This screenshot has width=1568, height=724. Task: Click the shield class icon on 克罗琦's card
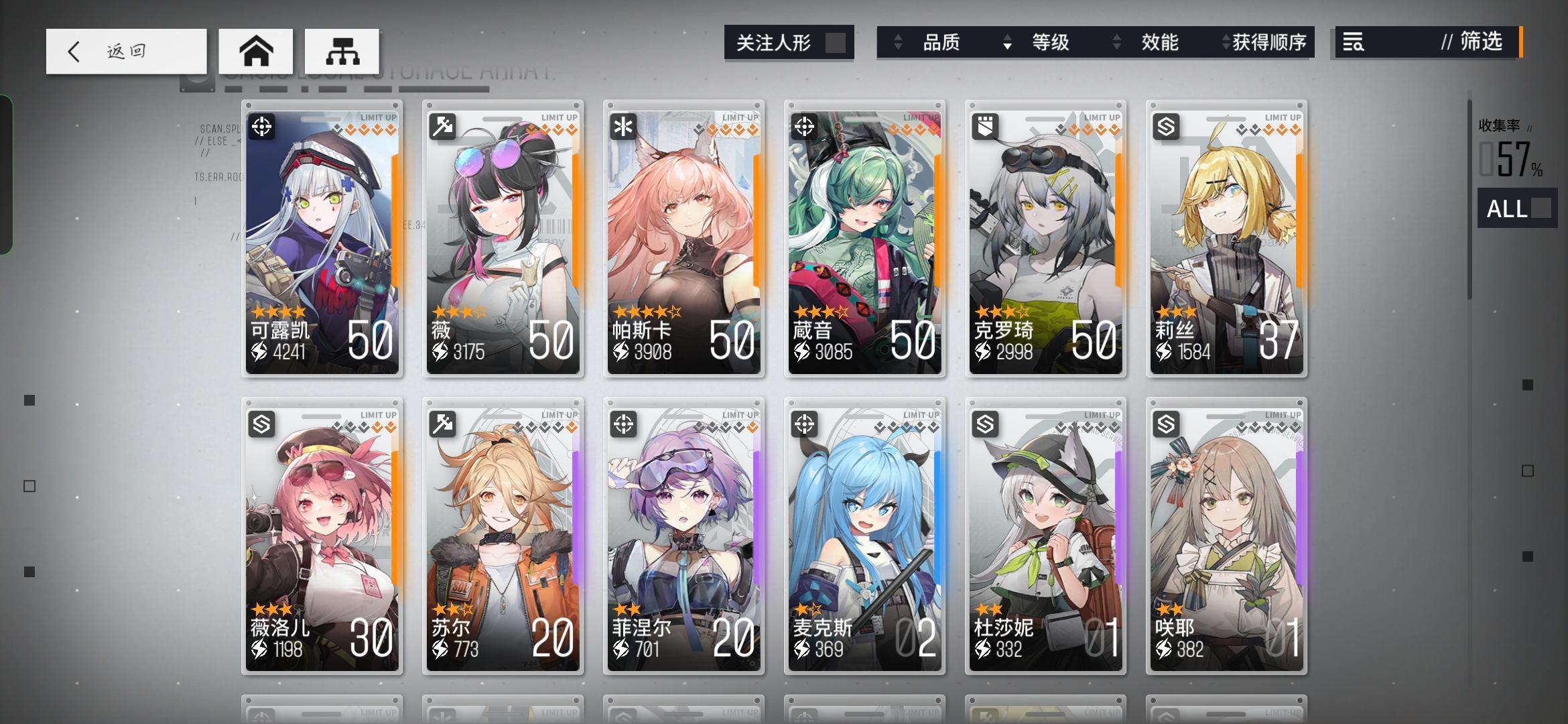click(984, 126)
